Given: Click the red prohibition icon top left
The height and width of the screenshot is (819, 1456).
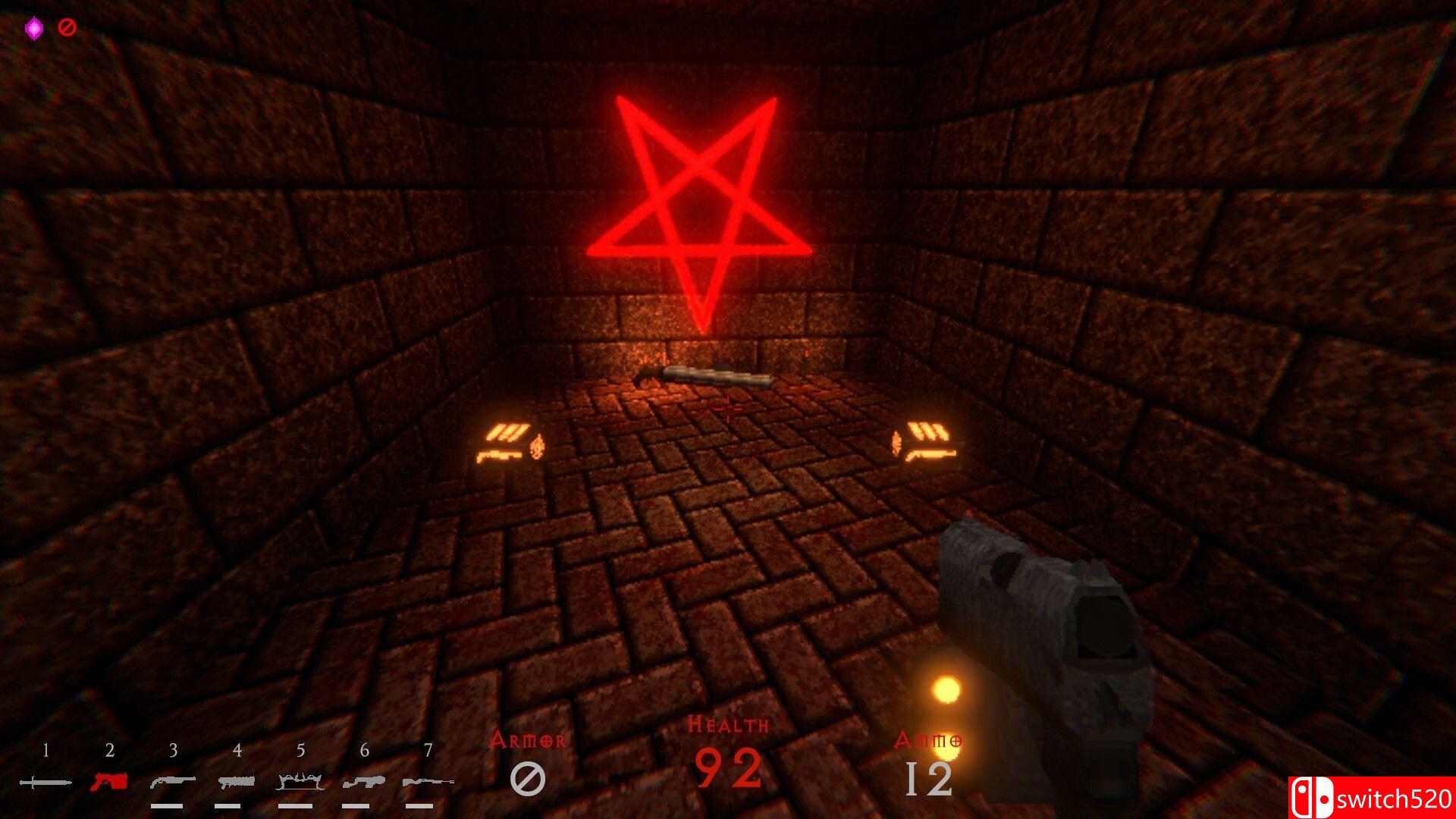Looking at the screenshot, I should pyautogui.click(x=67, y=27).
